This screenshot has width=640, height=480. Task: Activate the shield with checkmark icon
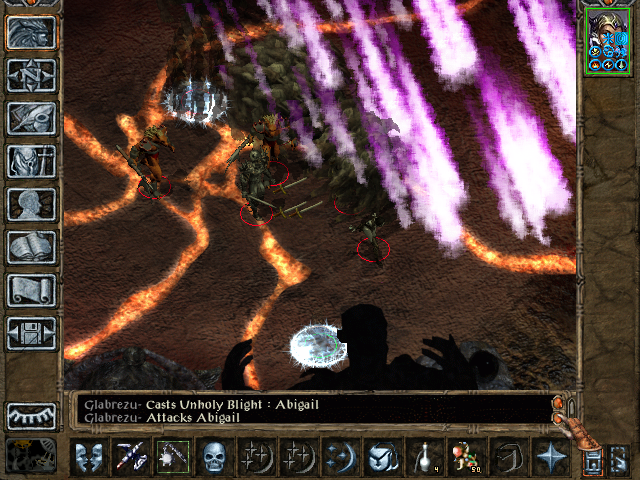click(383, 457)
